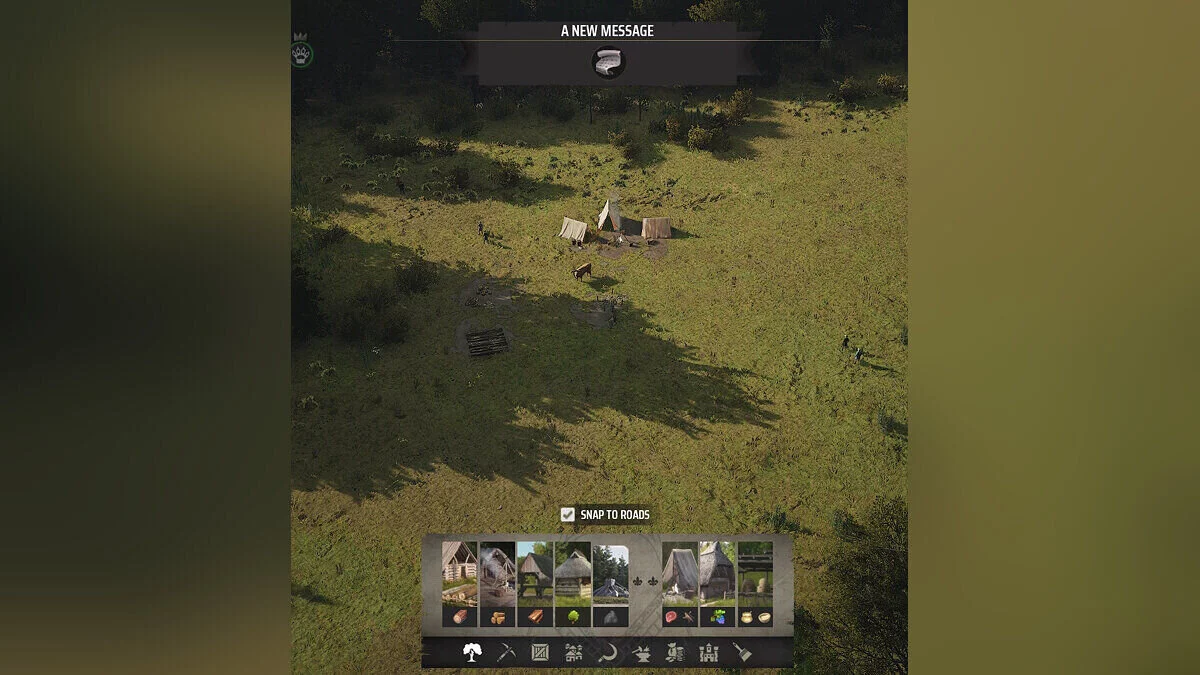Select the sickle farming category
The image size is (1200, 675).
pyautogui.click(x=607, y=653)
